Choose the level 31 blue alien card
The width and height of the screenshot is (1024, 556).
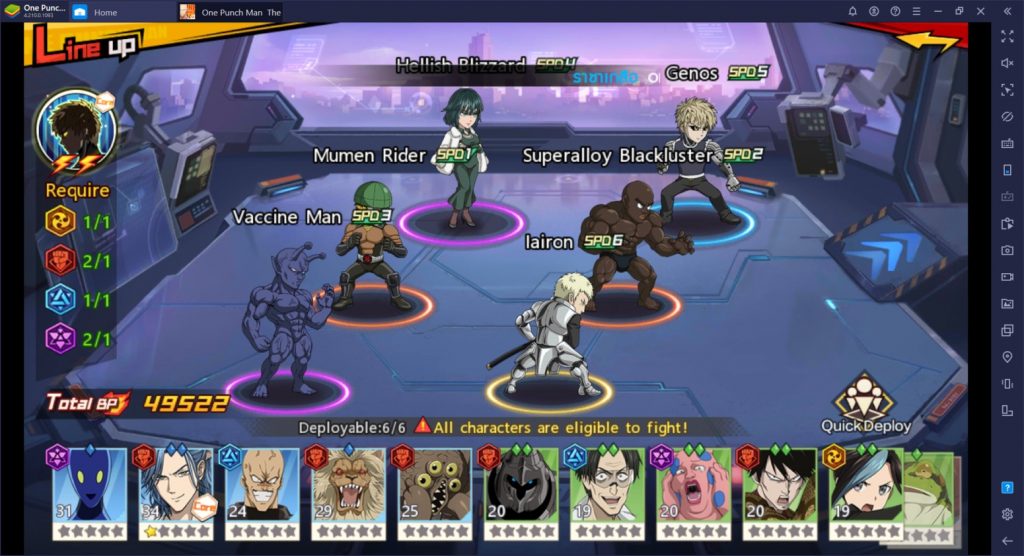click(x=89, y=492)
